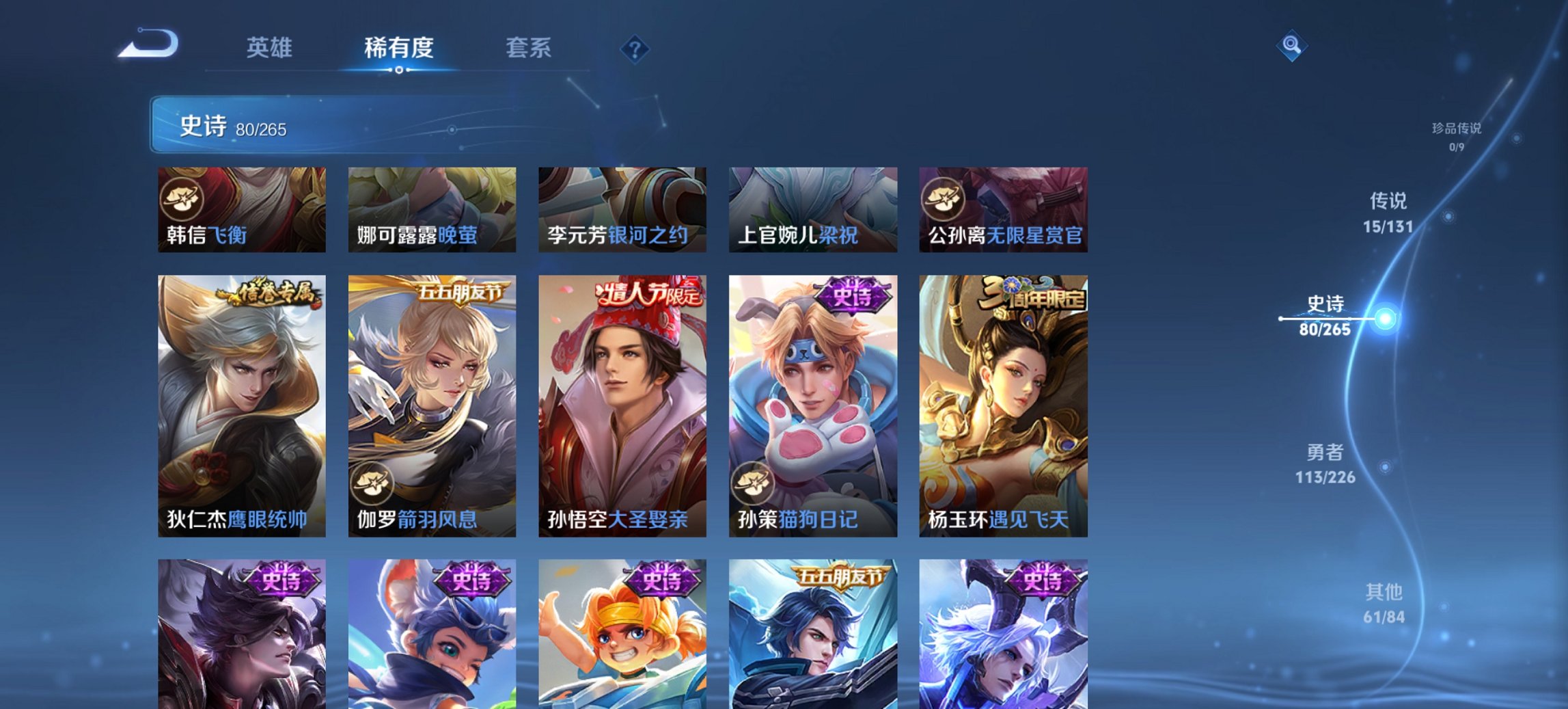Image resolution: width=1568 pixels, height=709 pixels.
Task: Click the badge icon on 公孙离 skin card
Action: pos(942,197)
